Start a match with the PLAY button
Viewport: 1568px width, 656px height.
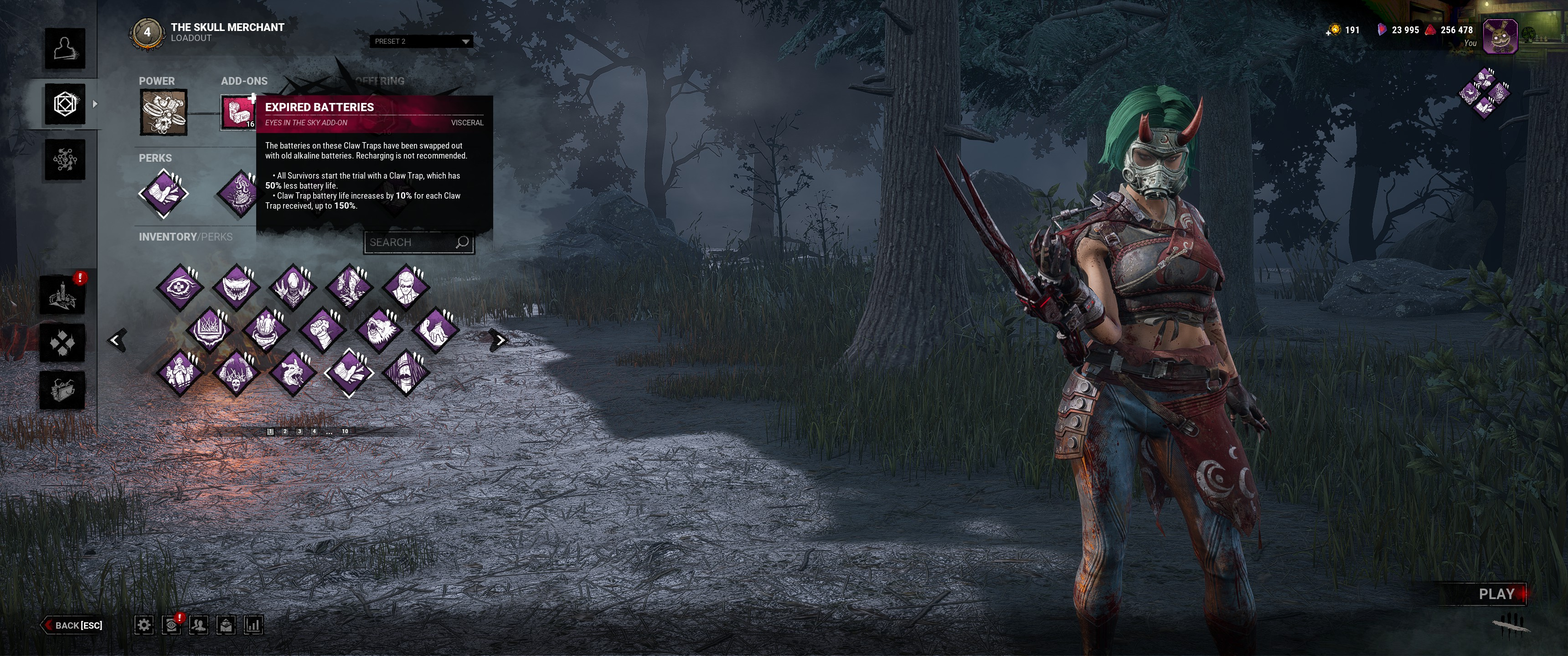click(1496, 594)
